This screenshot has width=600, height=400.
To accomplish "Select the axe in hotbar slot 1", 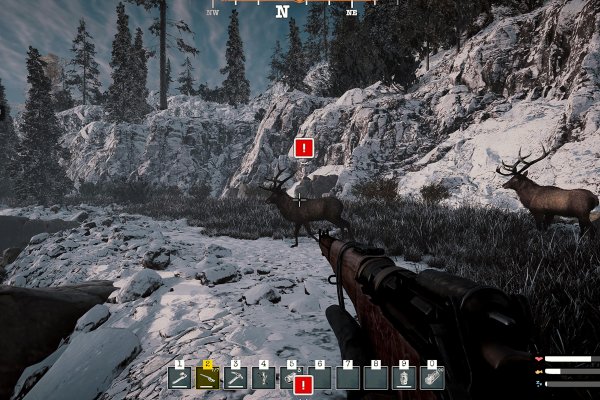I will point(180,378).
